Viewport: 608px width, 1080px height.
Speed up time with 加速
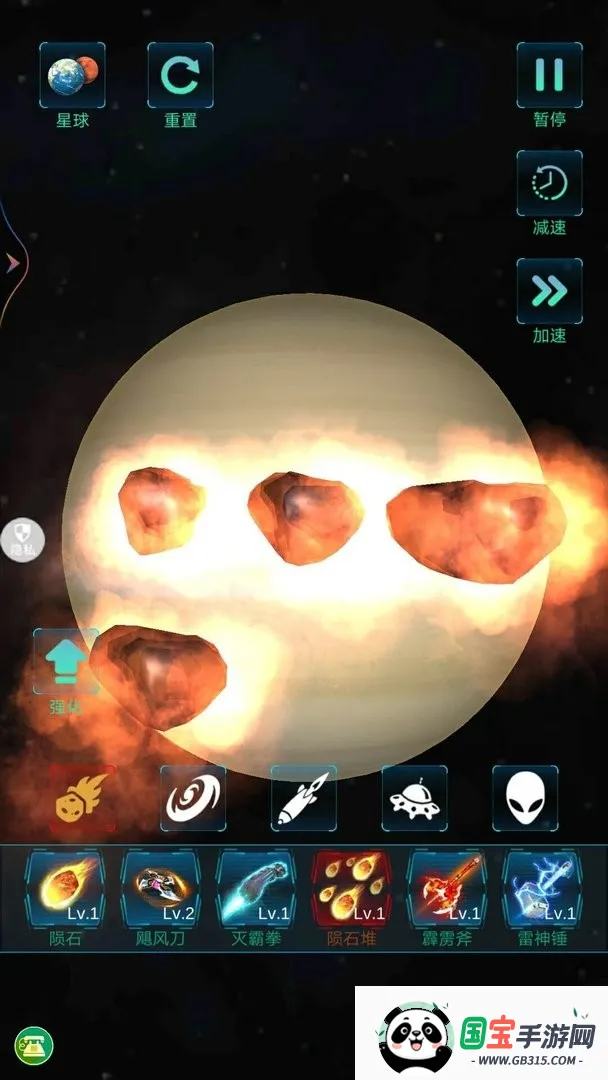(549, 292)
